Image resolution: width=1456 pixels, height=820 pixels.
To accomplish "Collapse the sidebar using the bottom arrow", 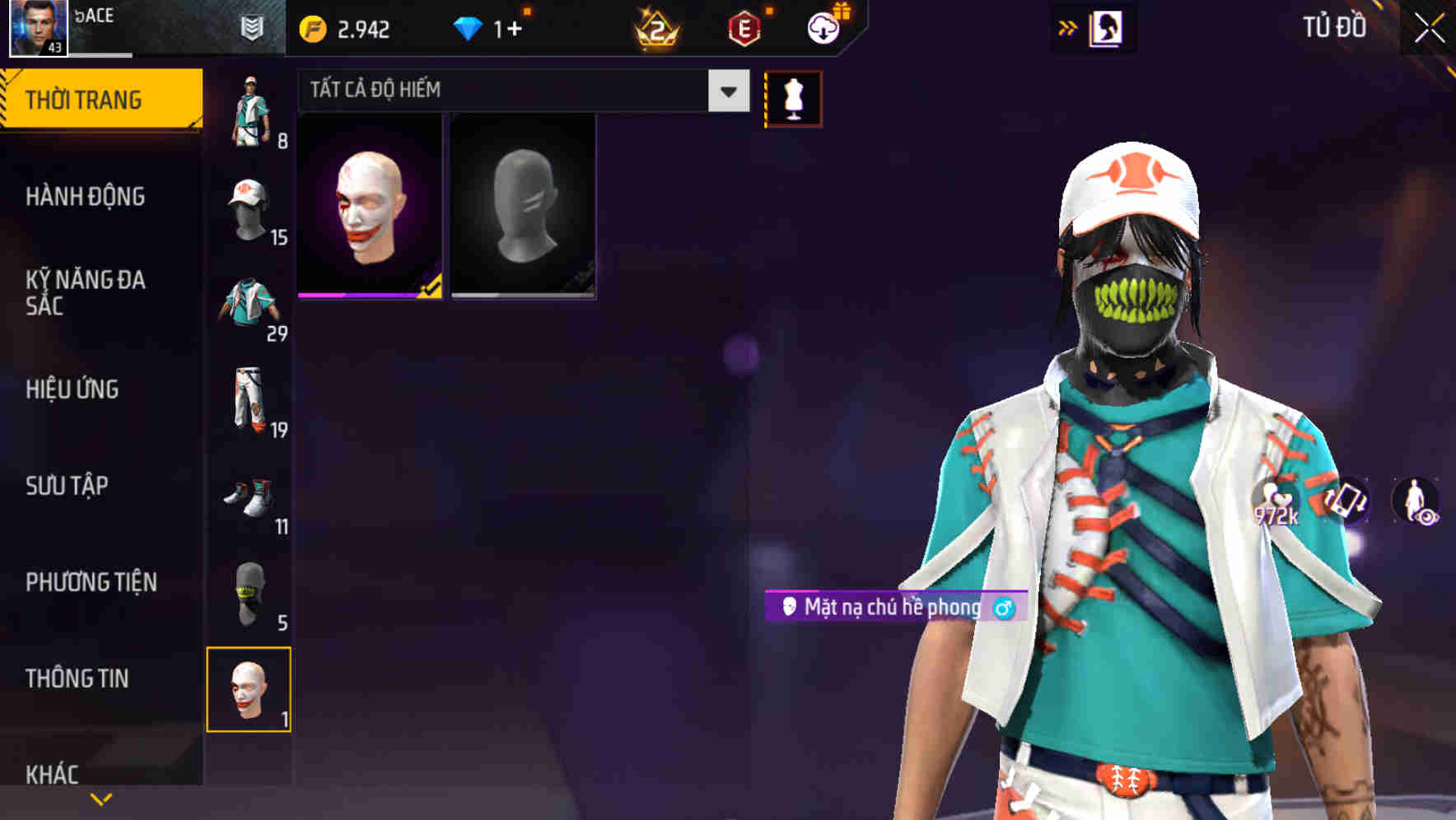I will click(100, 799).
